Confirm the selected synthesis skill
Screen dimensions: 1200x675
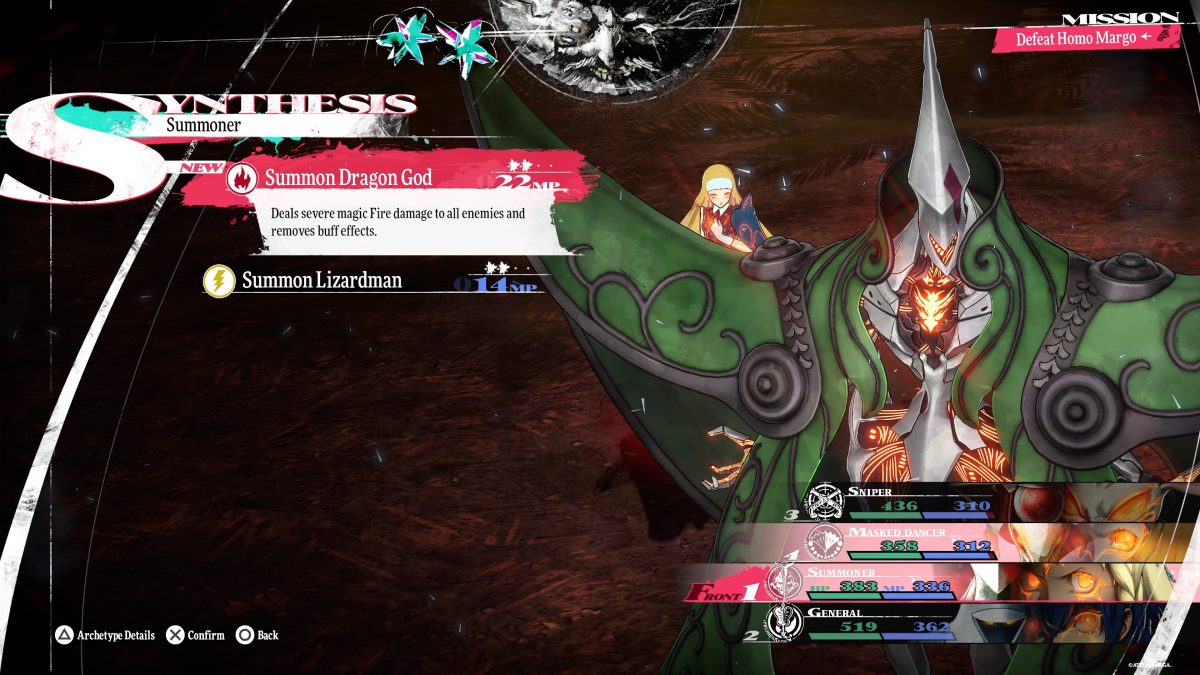pyautogui.click(x=196, y=635)
